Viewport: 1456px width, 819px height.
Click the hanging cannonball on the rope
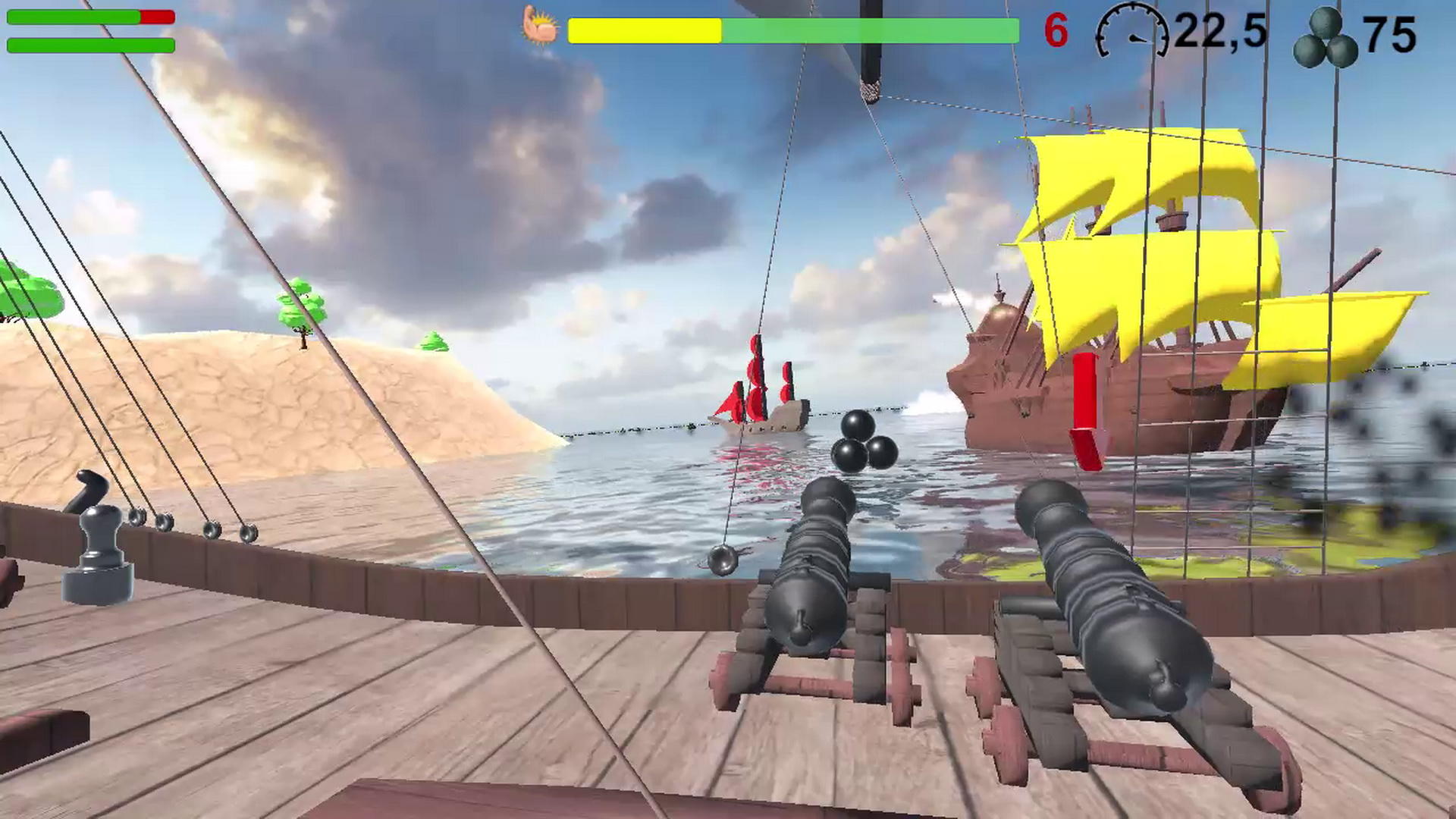tap(719, 561)
